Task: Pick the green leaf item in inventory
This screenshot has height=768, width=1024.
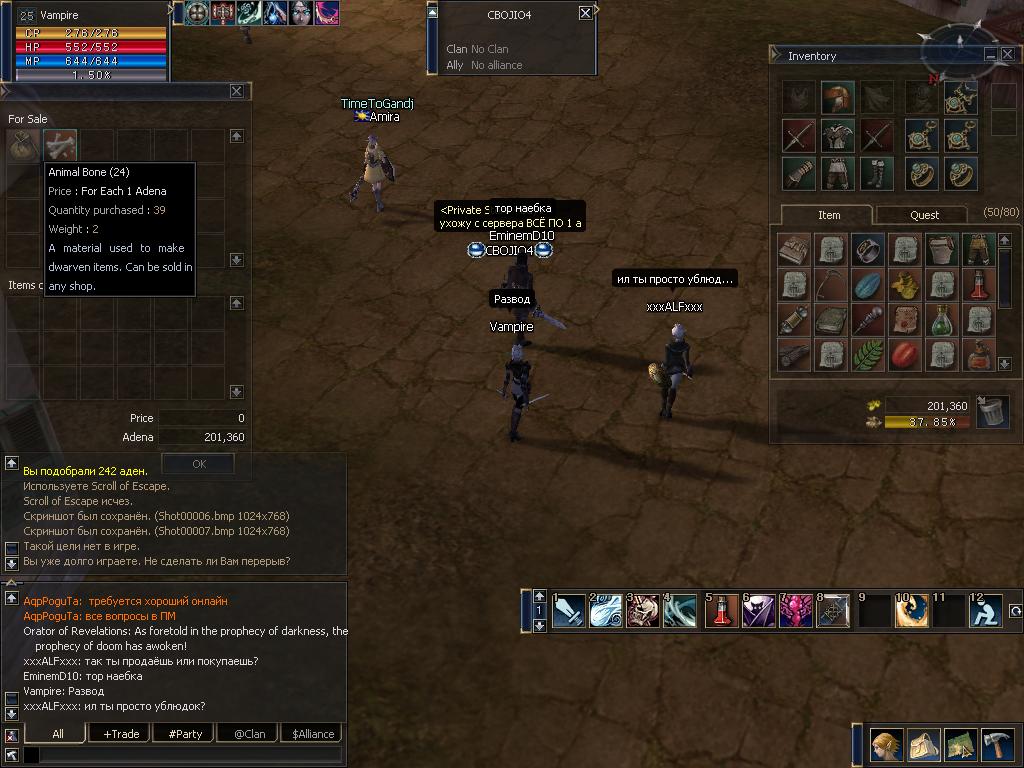Action: click(867, 354)
